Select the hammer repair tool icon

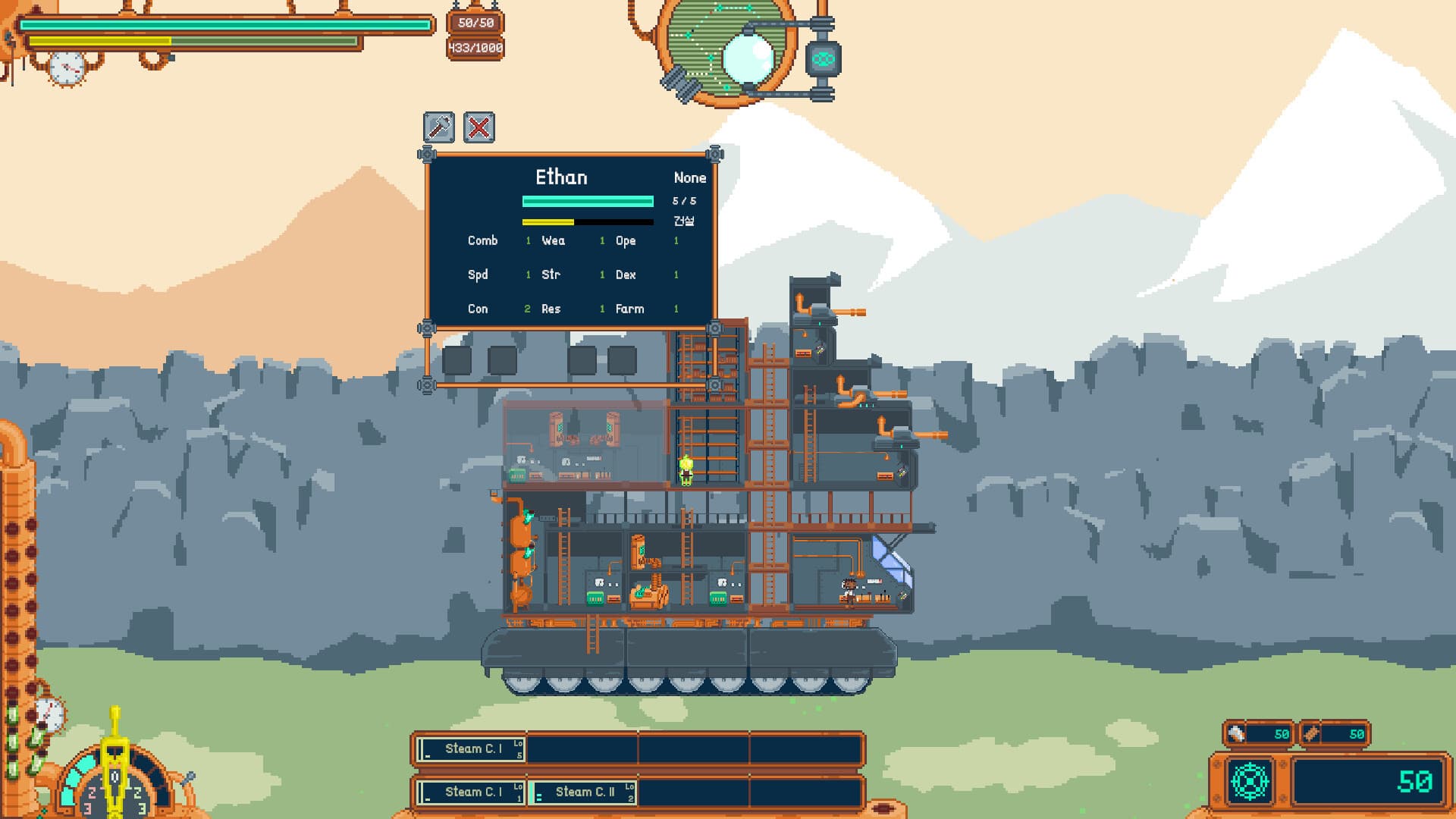(438, 127)
